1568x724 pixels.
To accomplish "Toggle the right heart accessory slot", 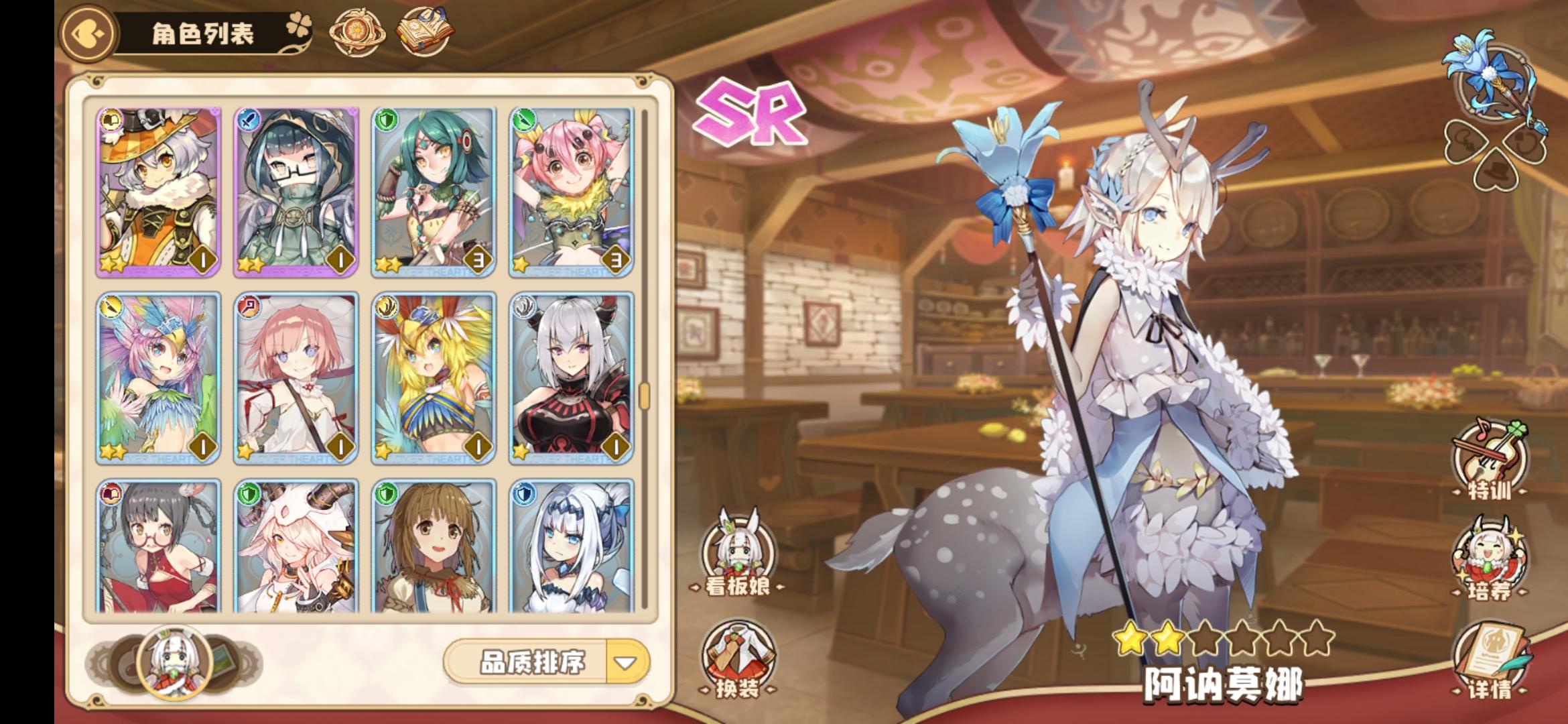I will (x=1523, y=141).
